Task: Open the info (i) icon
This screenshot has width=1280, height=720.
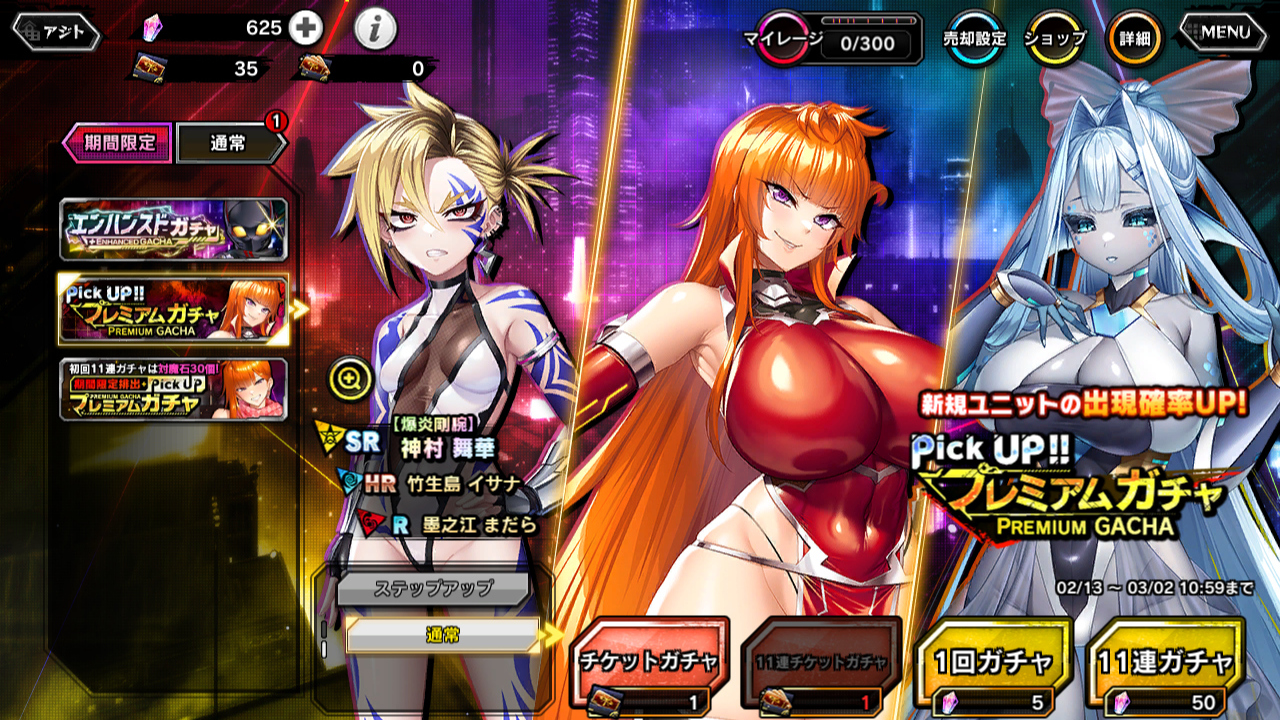Action: [x=375, y=30]
